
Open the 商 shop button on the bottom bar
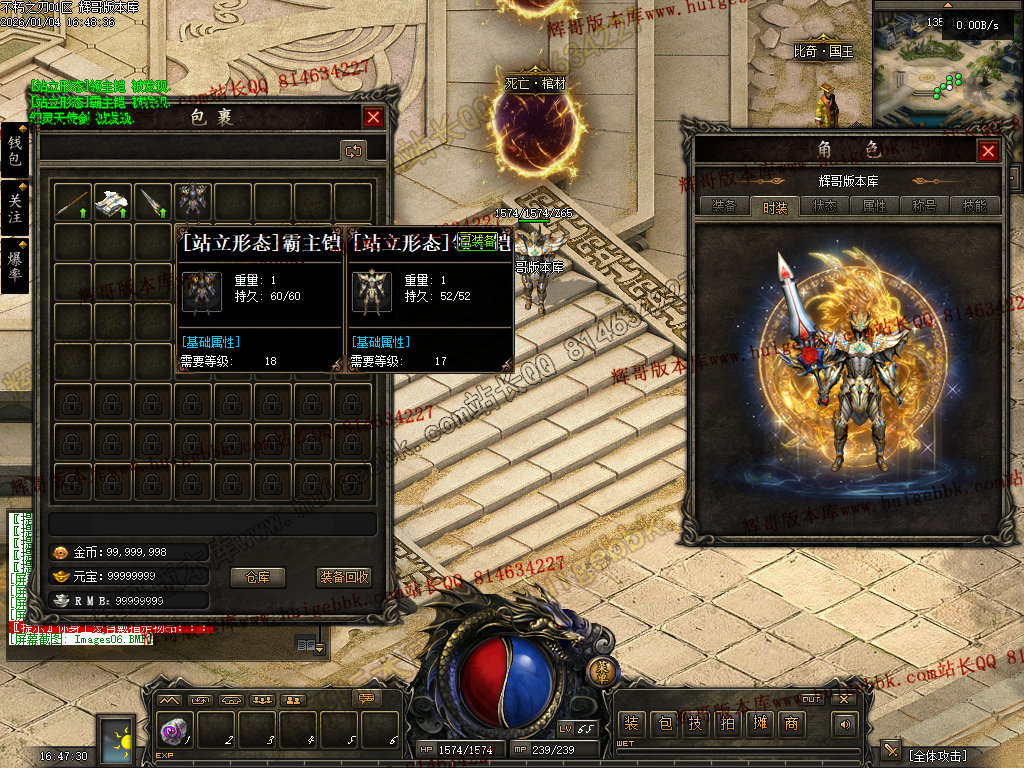792,723
